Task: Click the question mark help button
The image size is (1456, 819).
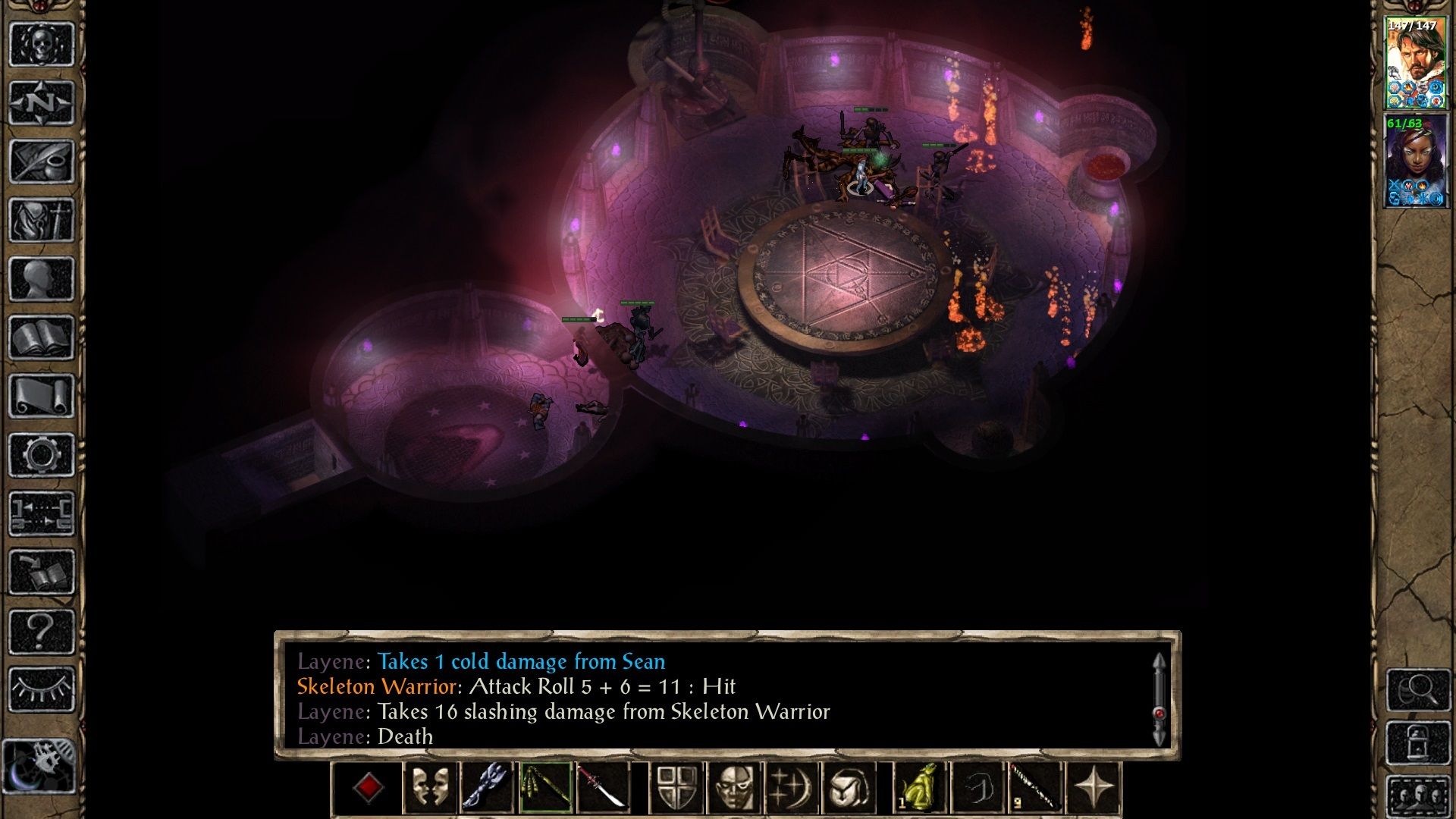Action: click(42, 631)
